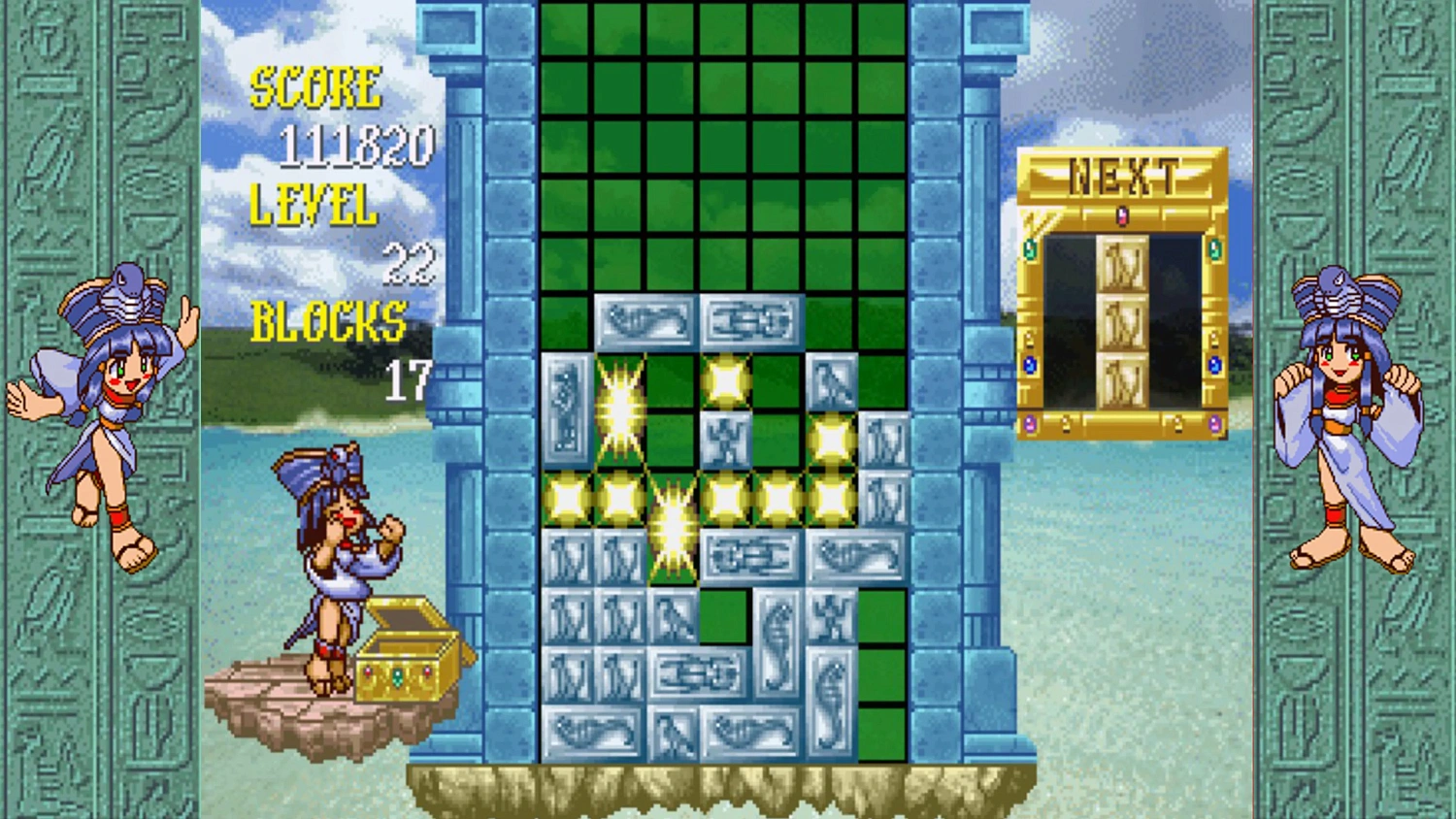
Task: Click the score value 111820
Action: click(359, 146)
